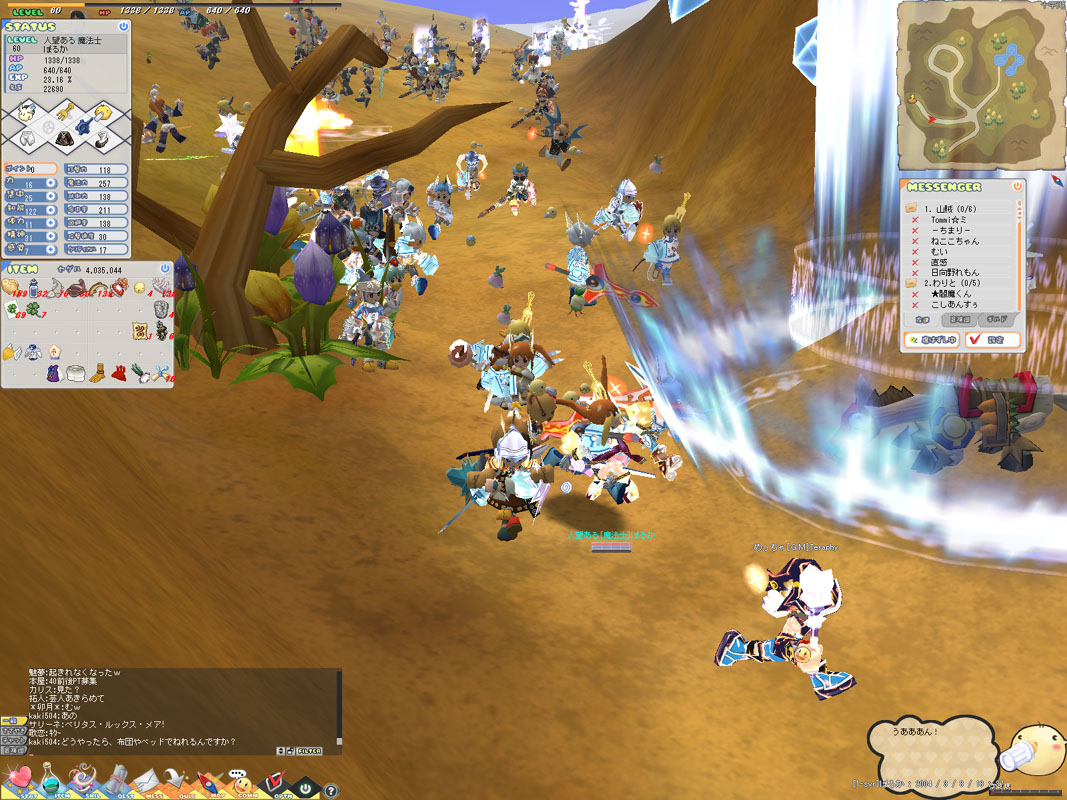Click the chat FILTER button
This screenshot has width=1067, height=800.
[x=309, y=750]
